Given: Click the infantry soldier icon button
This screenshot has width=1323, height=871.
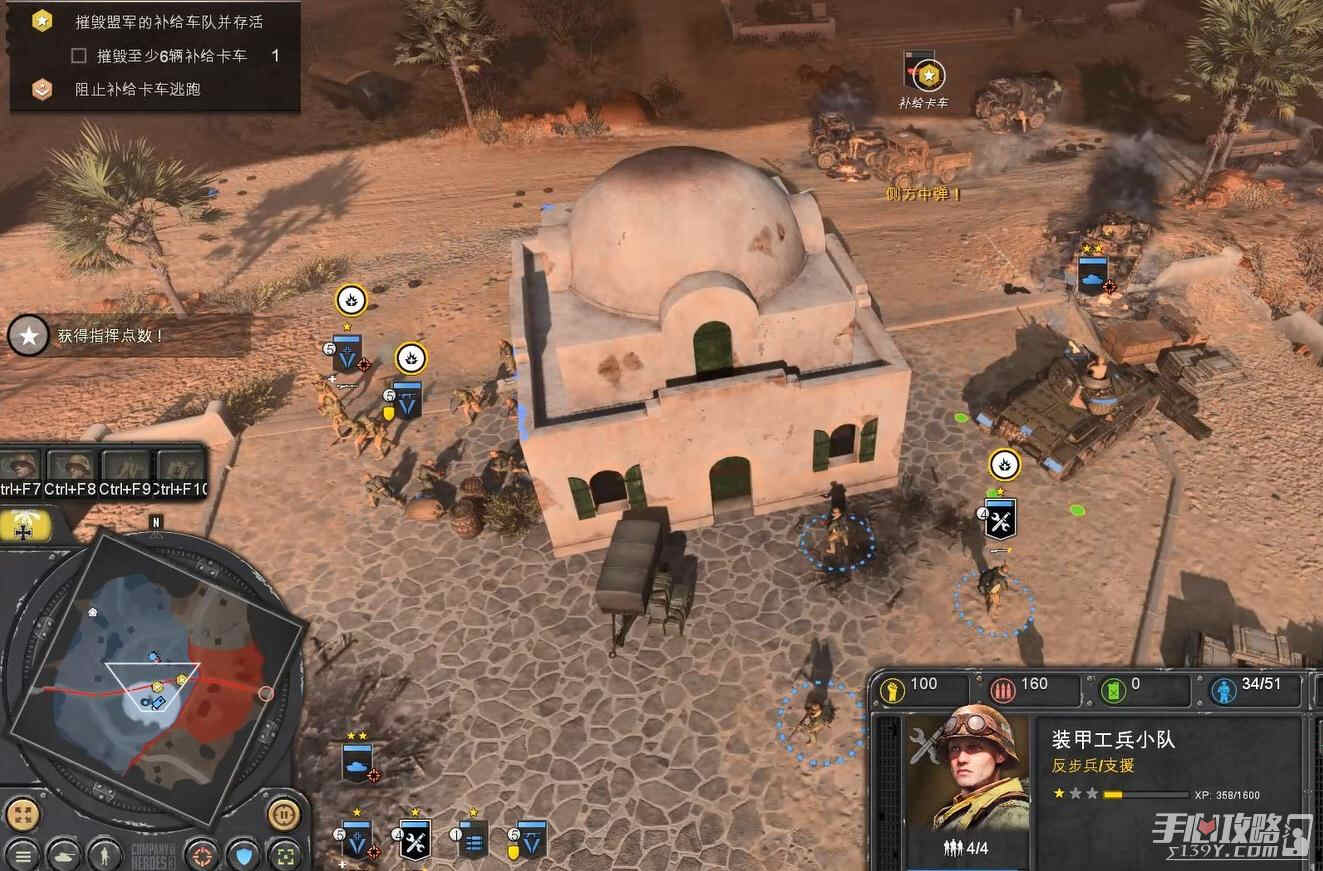Looking at the screenshot, I should coord(104,855).
